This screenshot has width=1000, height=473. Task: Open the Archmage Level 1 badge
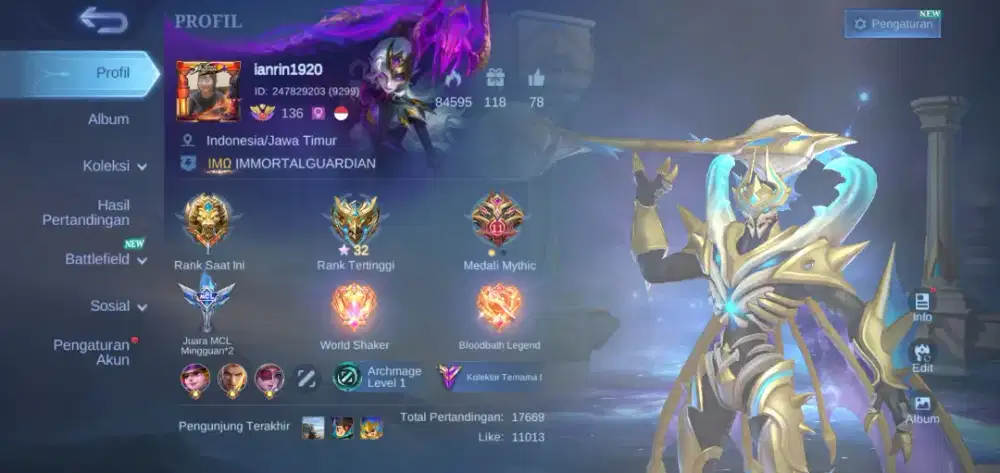[377, 376]
